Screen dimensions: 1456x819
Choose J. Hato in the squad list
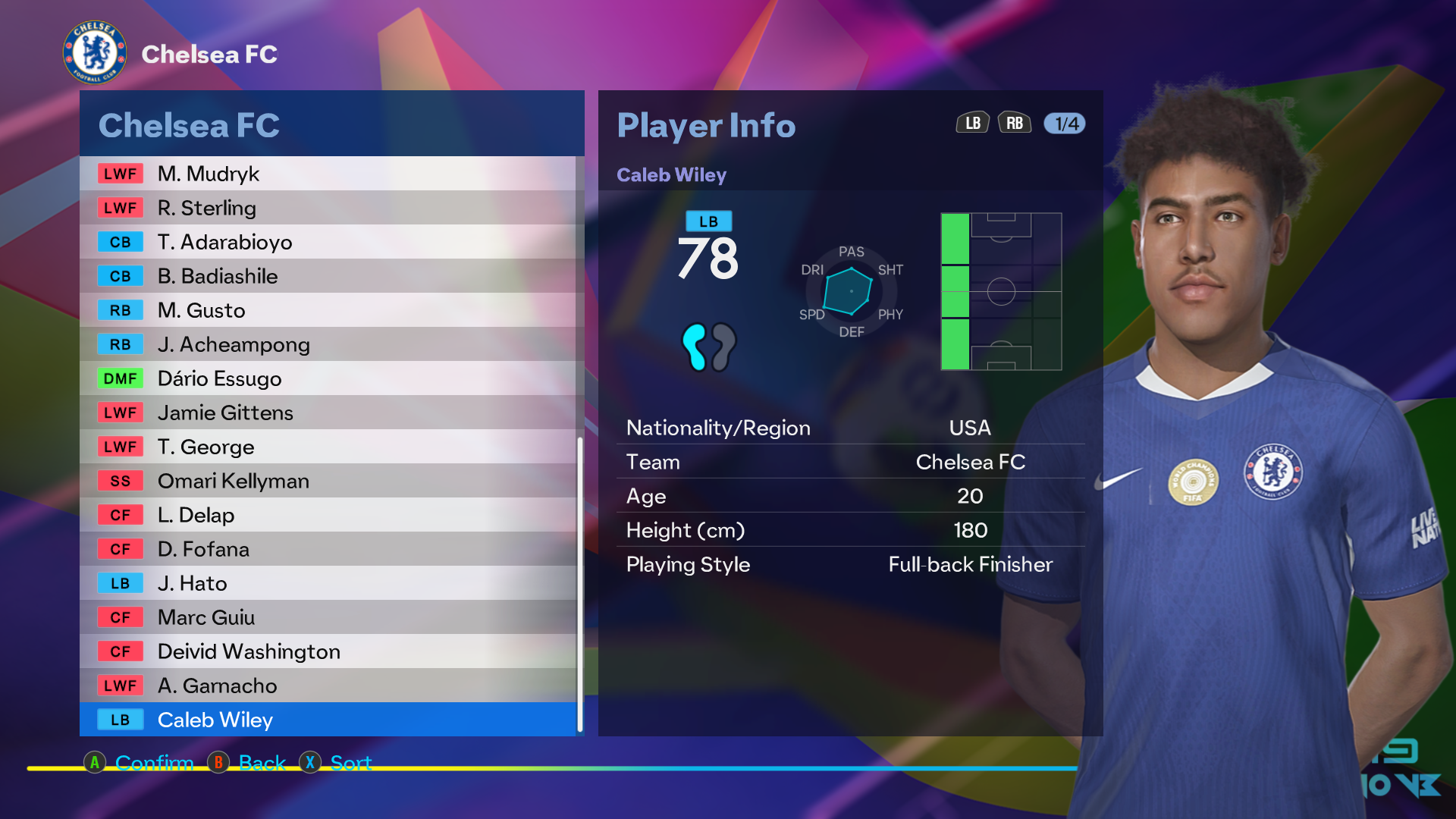(328, 583)
